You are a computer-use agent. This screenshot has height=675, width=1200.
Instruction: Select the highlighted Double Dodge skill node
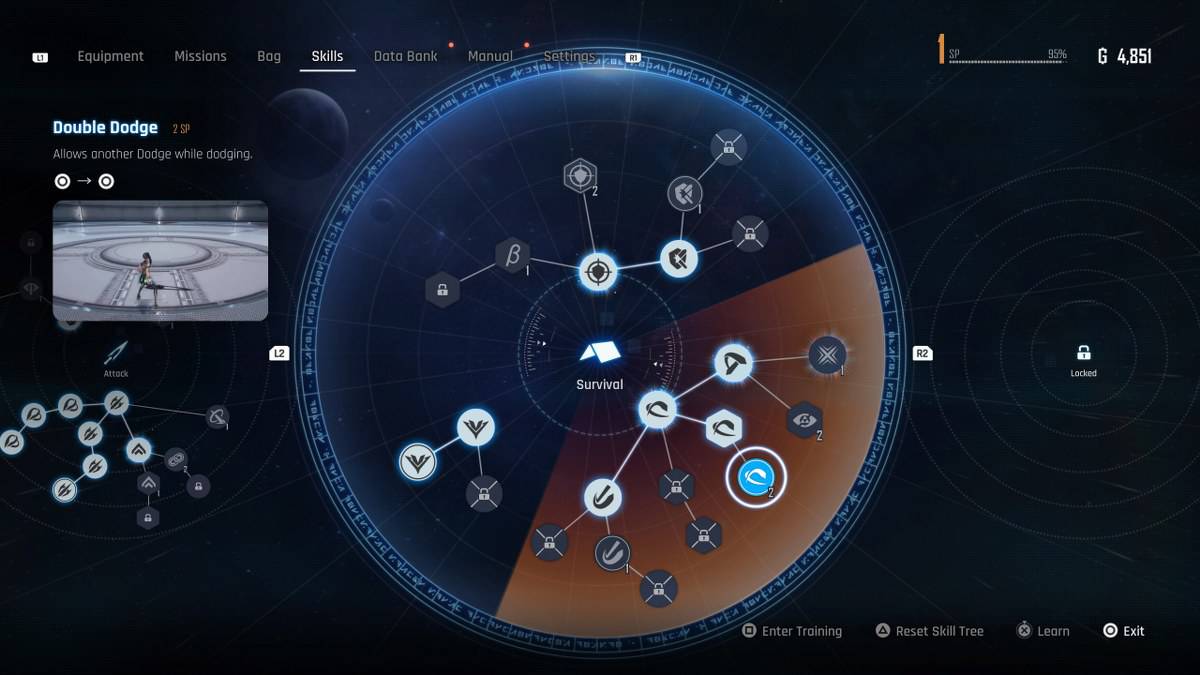click(x=756, y=479)
